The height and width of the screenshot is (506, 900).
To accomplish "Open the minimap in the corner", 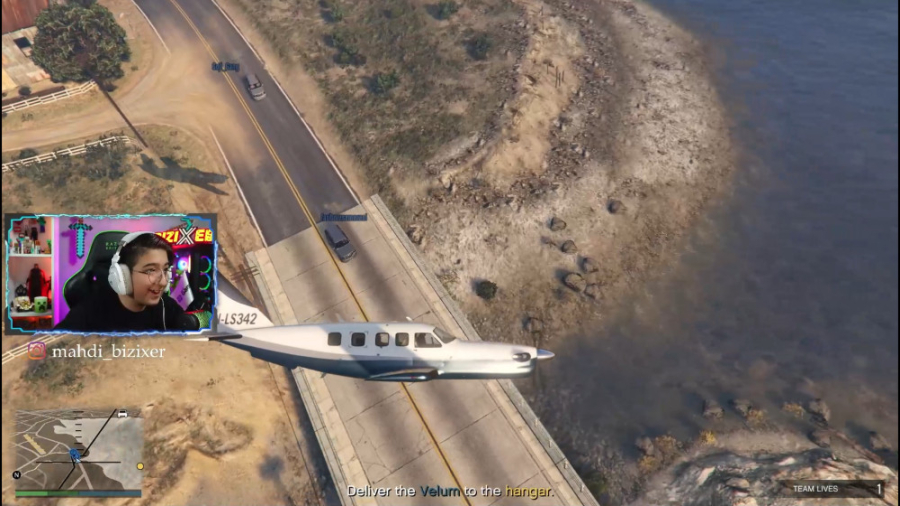I will (x=78, y=449).
